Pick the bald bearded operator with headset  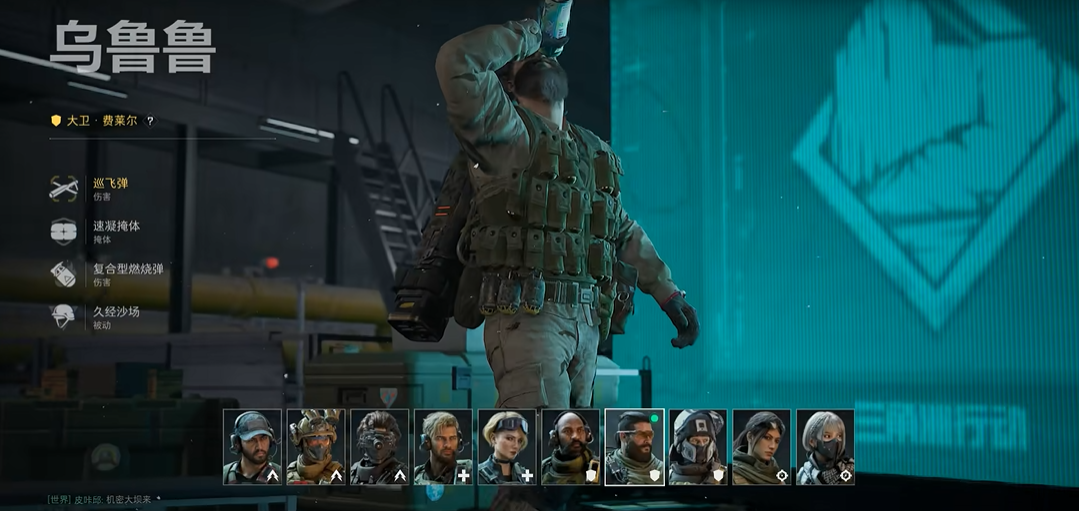pos(570,447)
